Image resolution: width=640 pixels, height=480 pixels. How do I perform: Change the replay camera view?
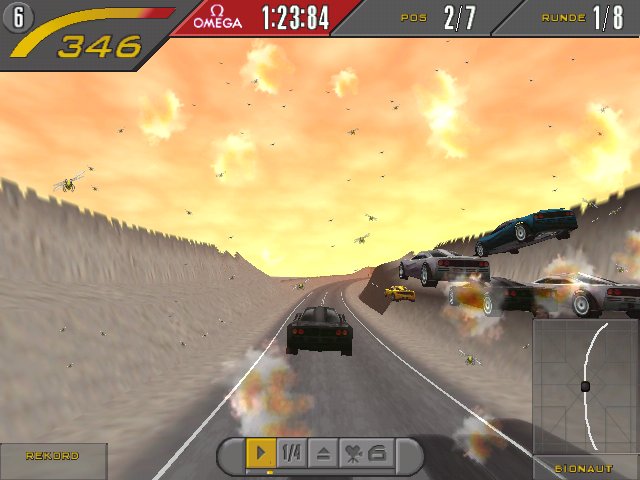[366, 453]
